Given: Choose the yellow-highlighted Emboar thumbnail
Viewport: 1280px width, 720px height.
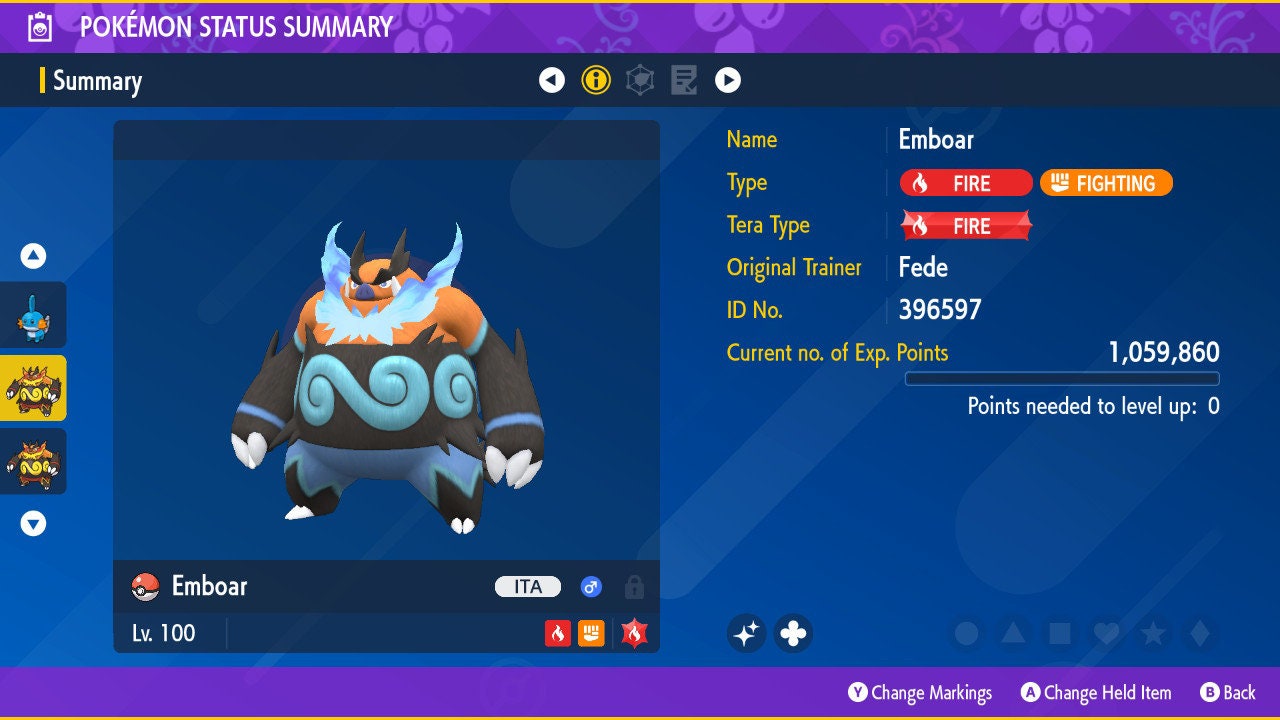Looking at the screenshot, I should coord(34,388).
